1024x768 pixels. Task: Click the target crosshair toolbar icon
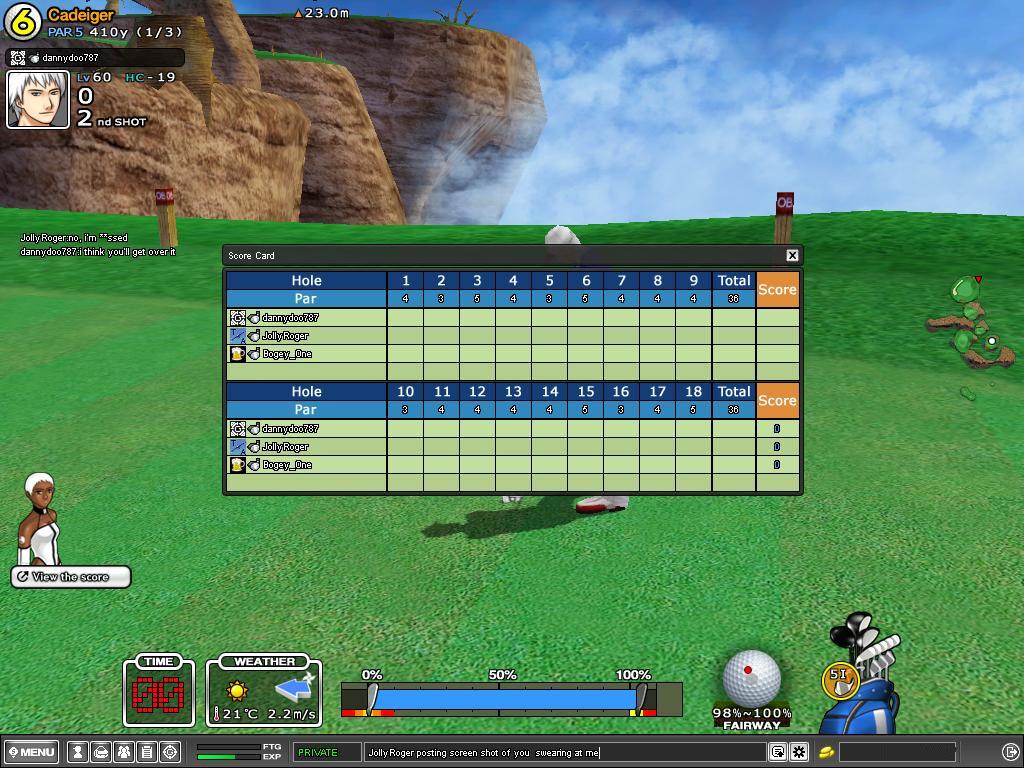[170, 752]
